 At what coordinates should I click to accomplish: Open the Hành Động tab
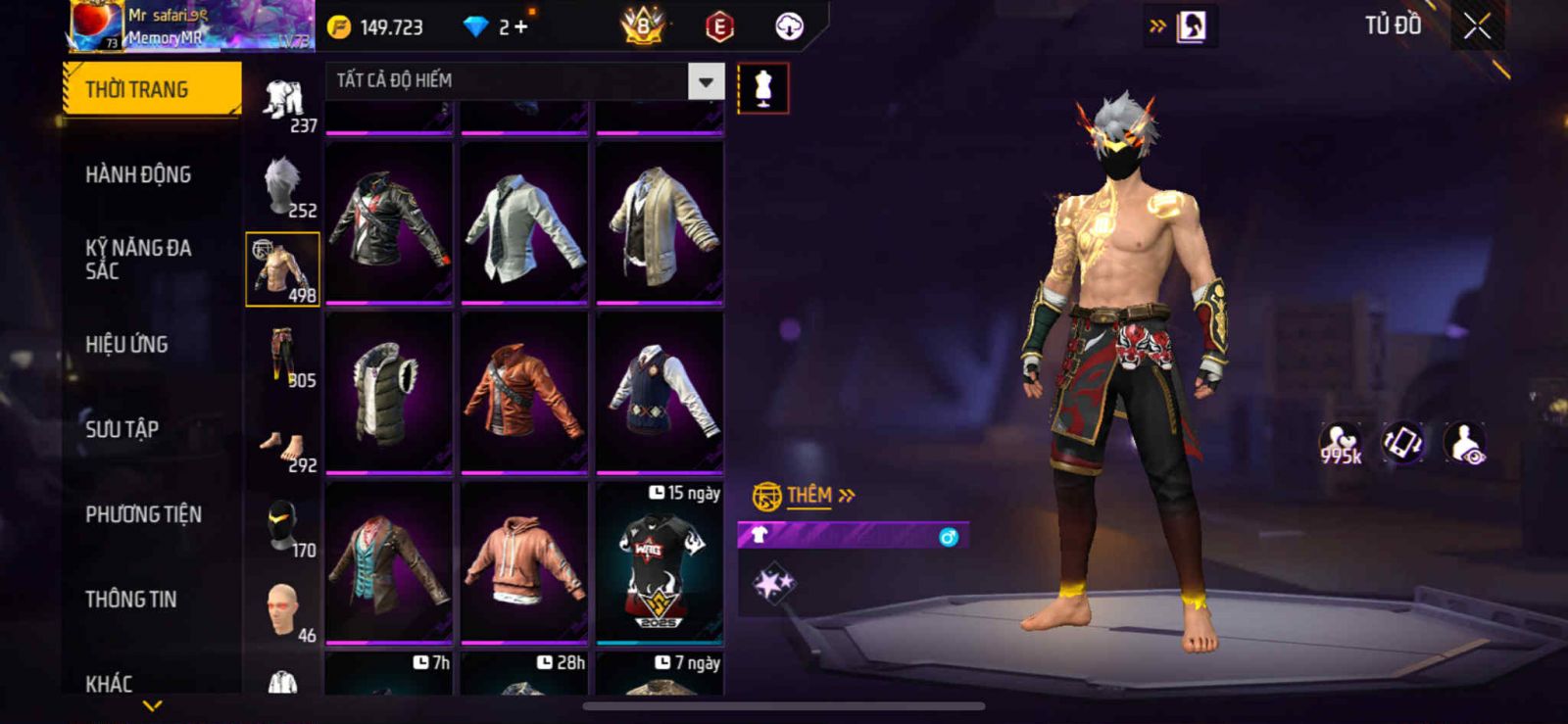138,174
